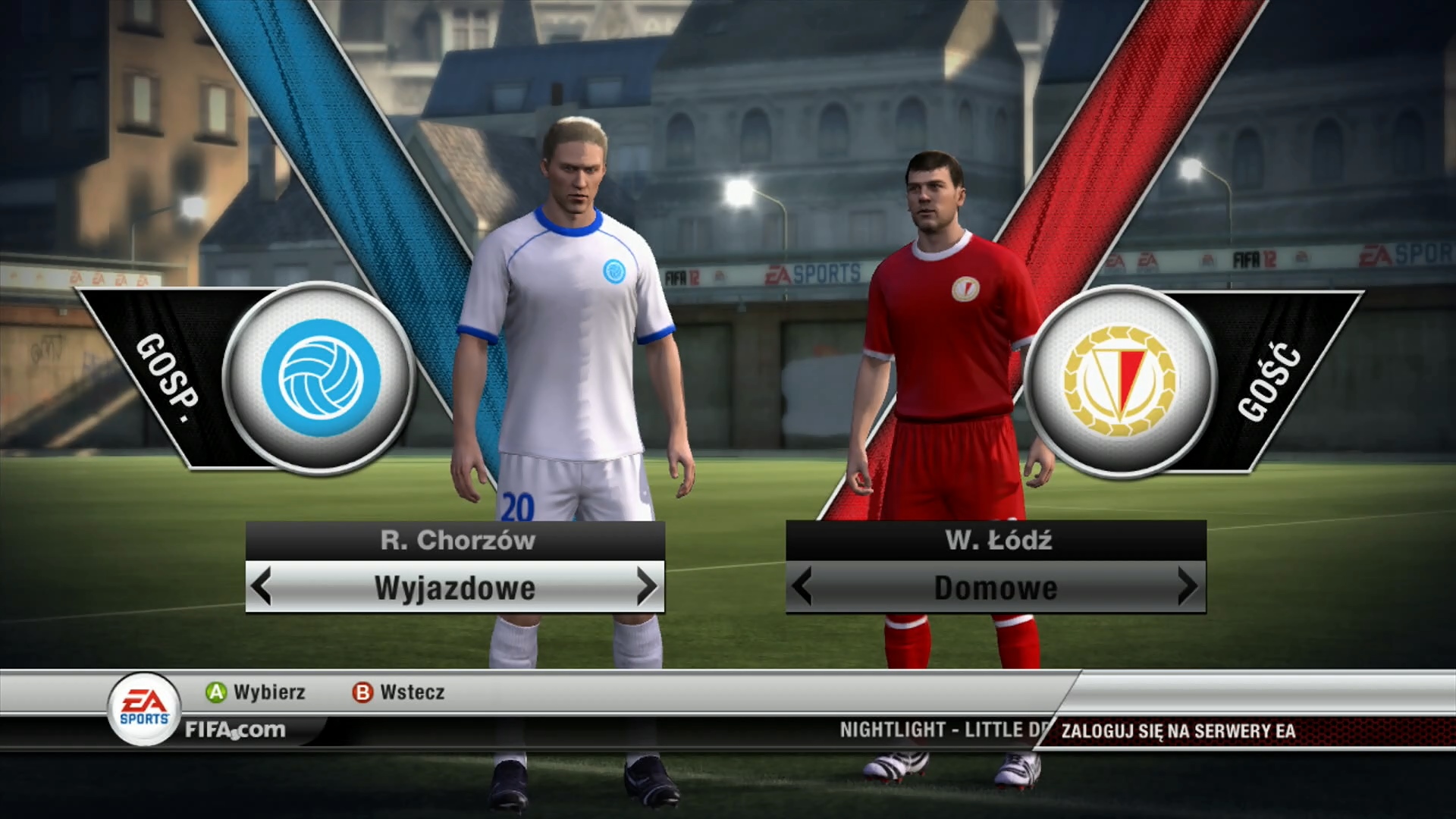
Task: Click the EA Sports logo
Action: (x=145, y=709)
